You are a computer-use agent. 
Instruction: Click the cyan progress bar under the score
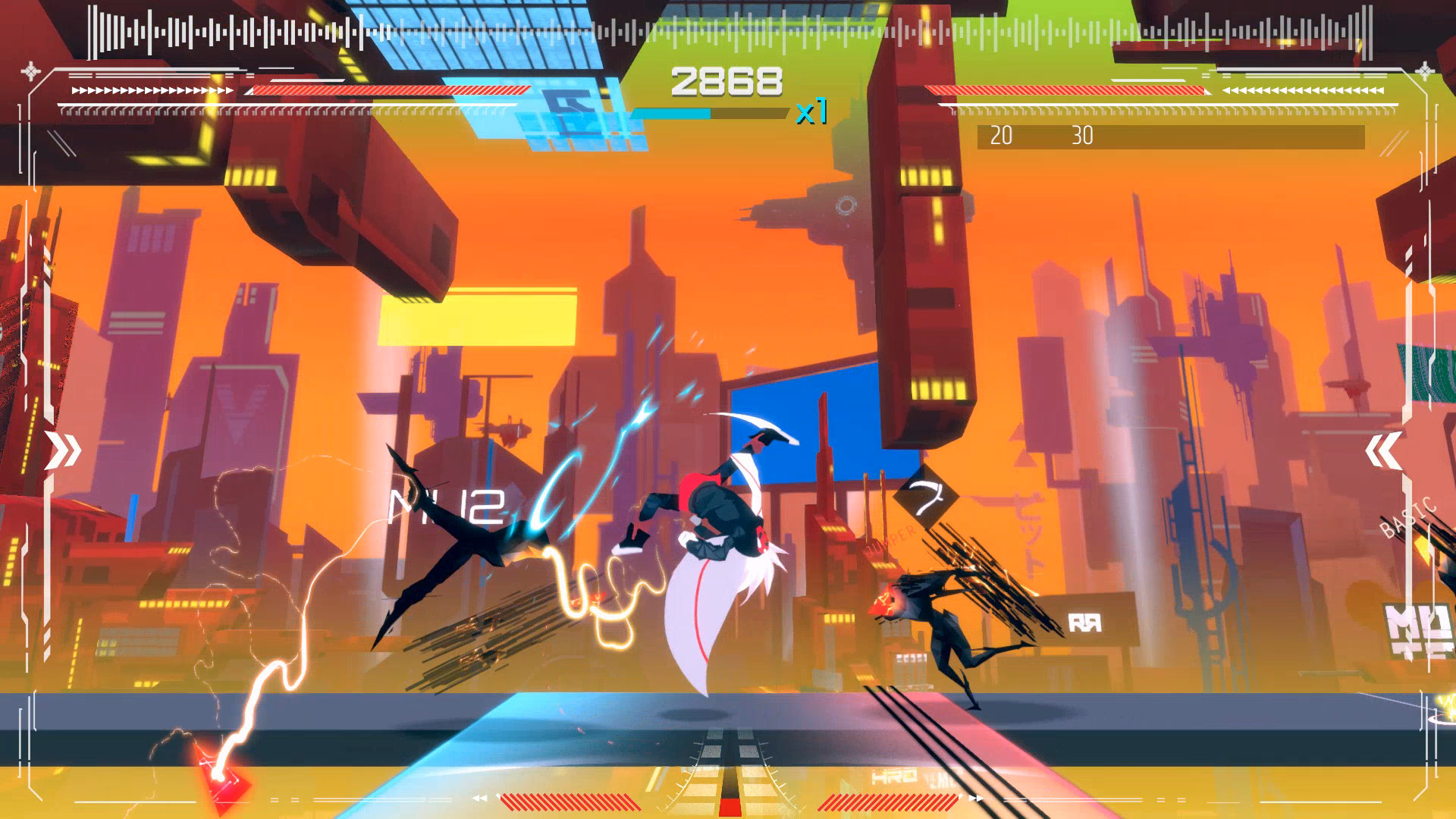(677, 114)
